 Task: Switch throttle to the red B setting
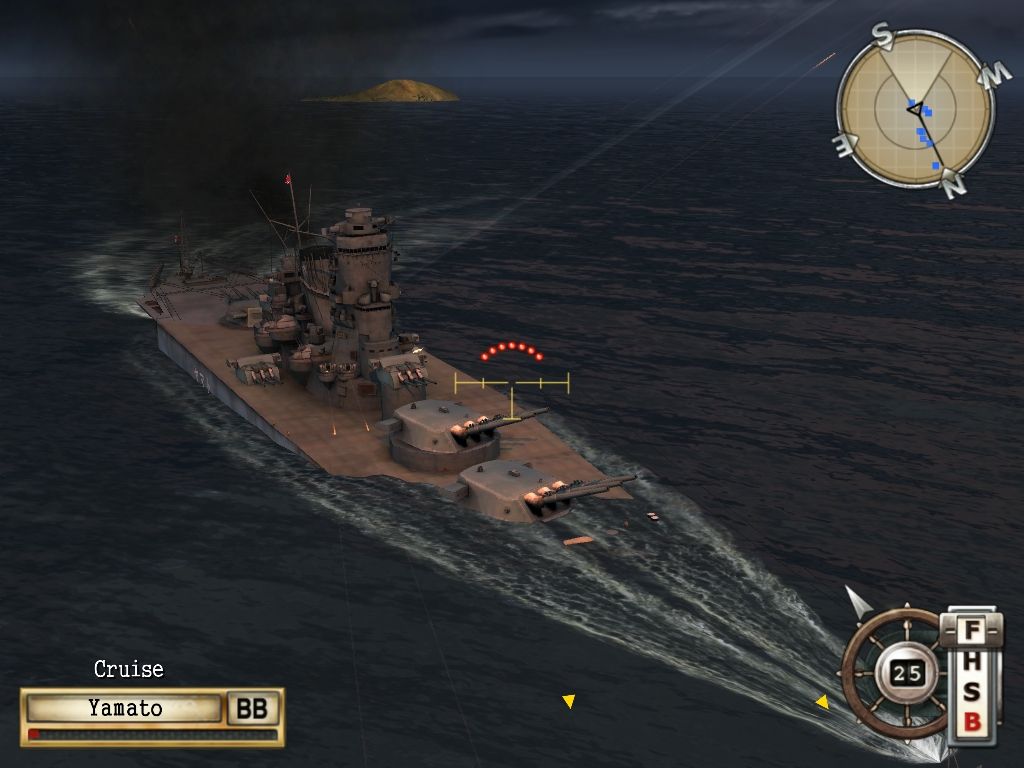(x=971, y=721)
